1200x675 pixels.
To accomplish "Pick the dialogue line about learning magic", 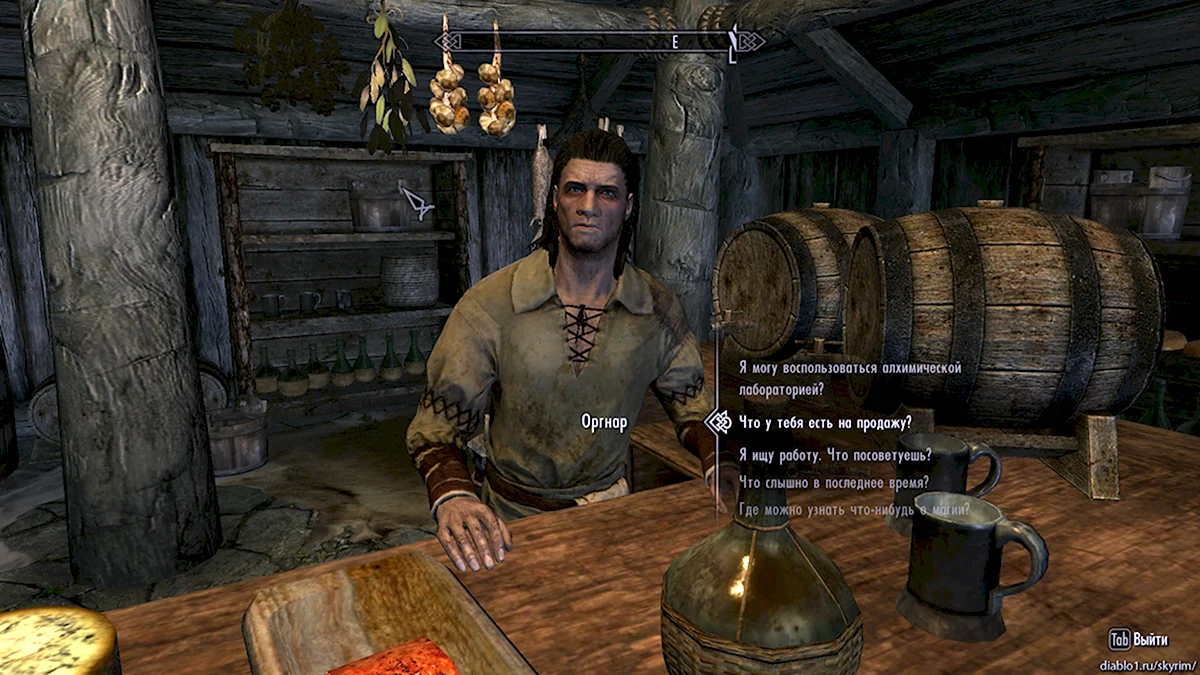I will click(x=854, y=510).
